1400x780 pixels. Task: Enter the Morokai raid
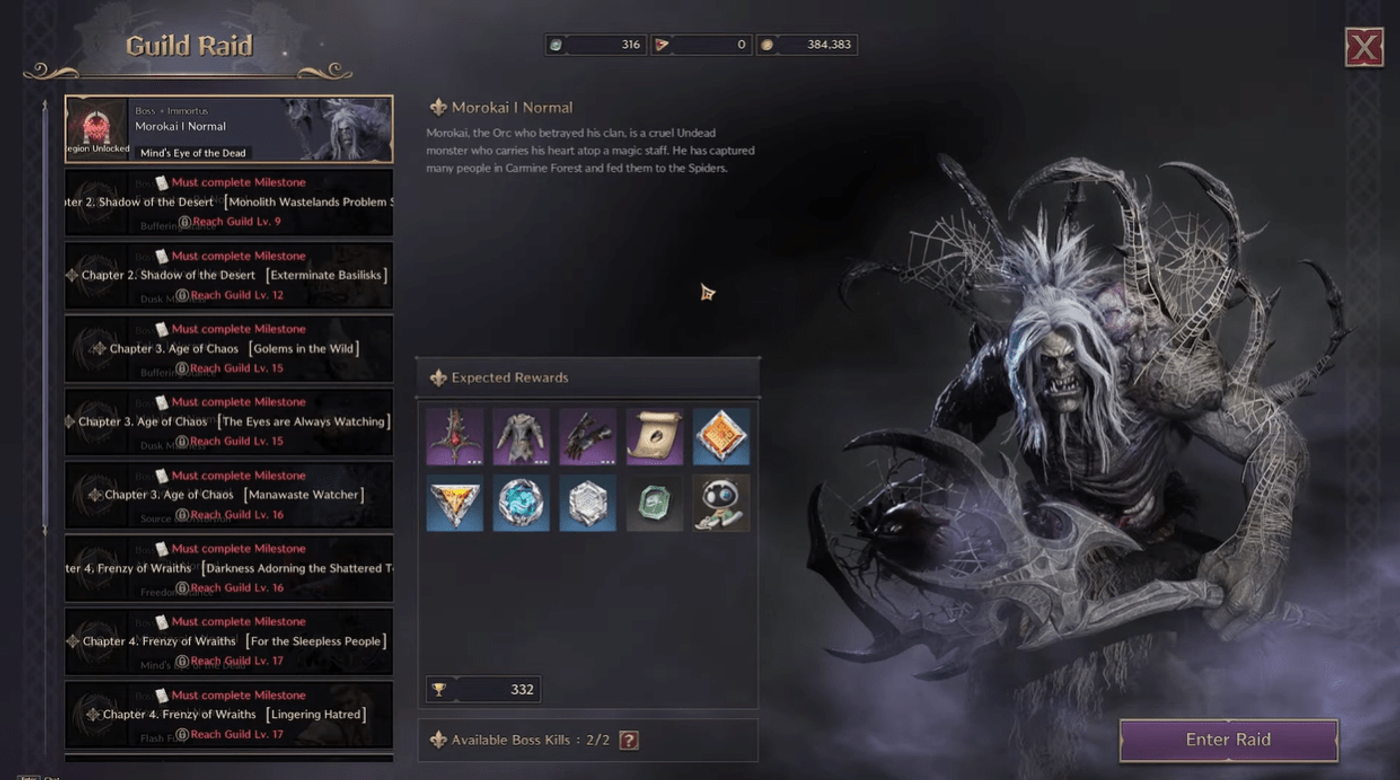point(1228,740)
